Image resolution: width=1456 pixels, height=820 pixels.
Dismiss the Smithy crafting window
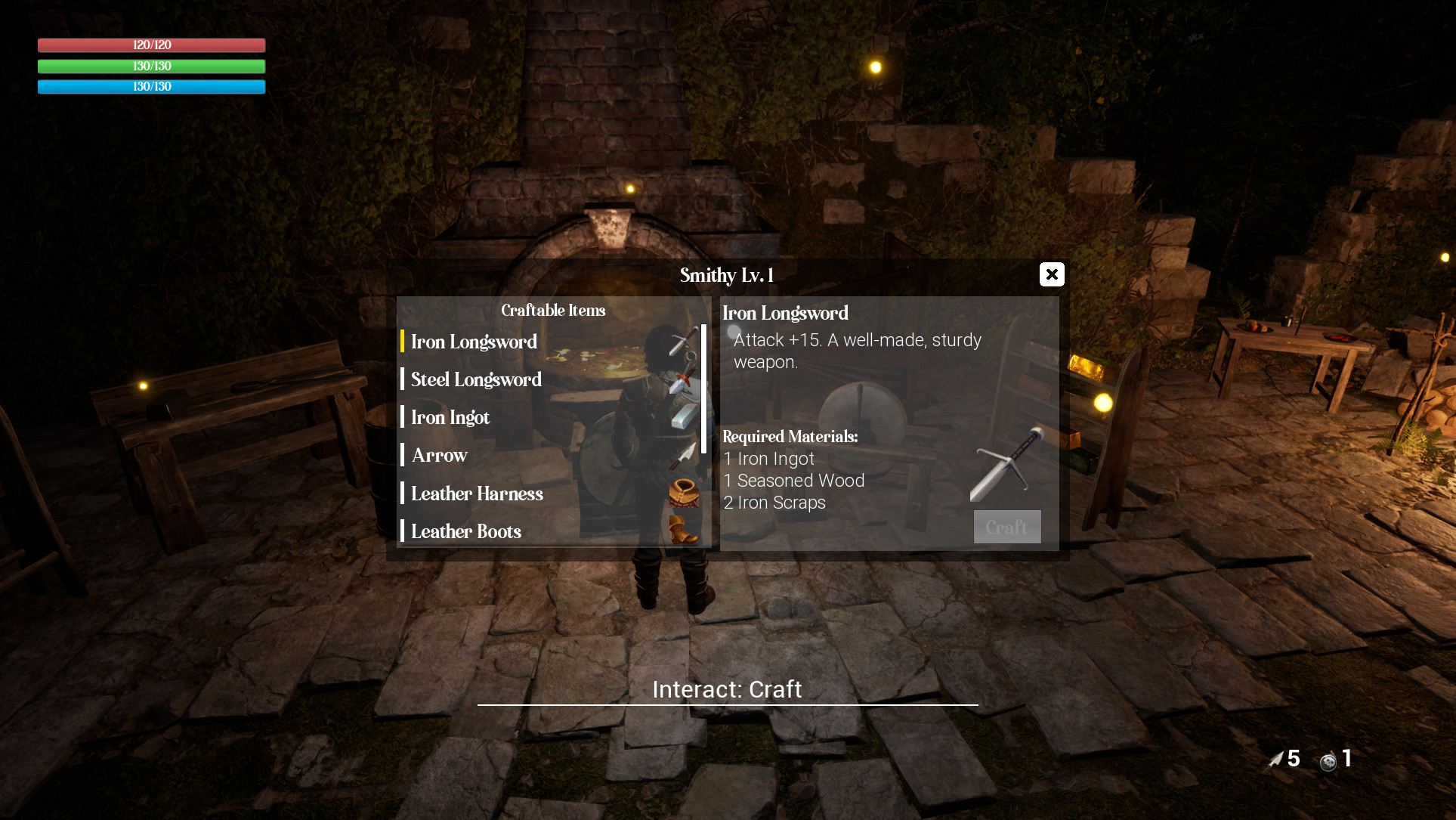pos(1051,274)
